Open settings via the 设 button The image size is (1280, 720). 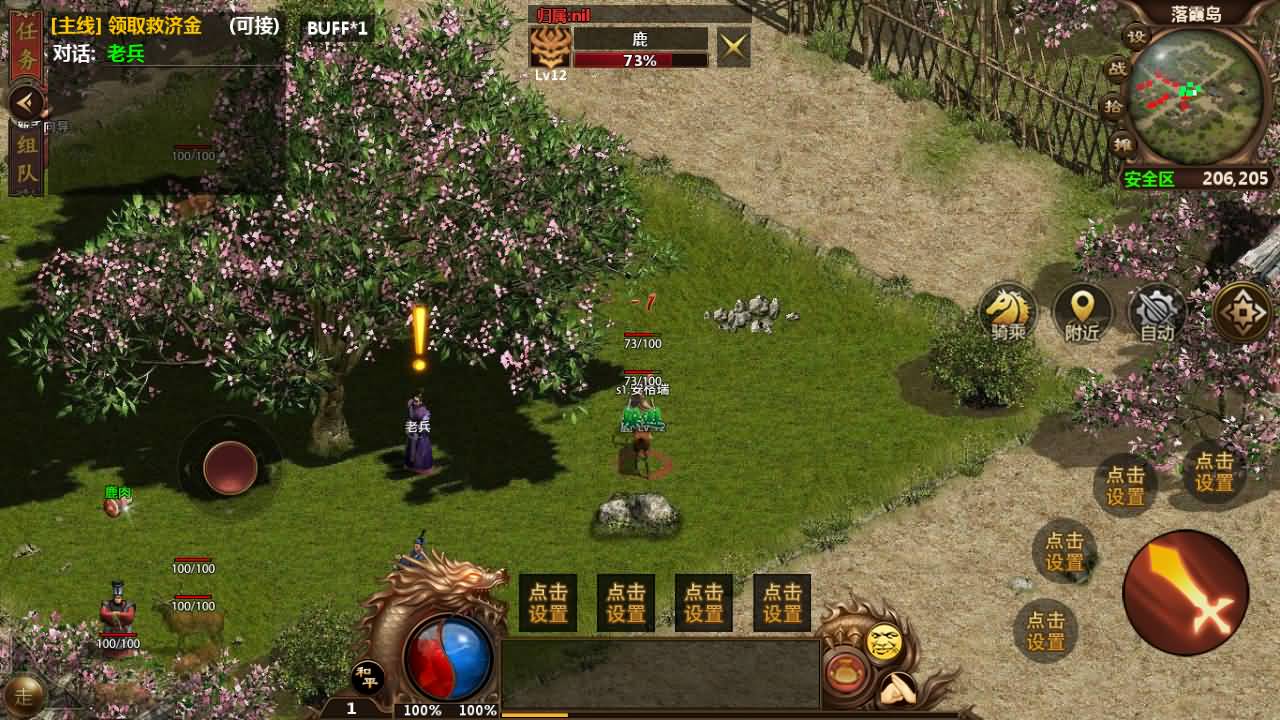click(1136, 37)
